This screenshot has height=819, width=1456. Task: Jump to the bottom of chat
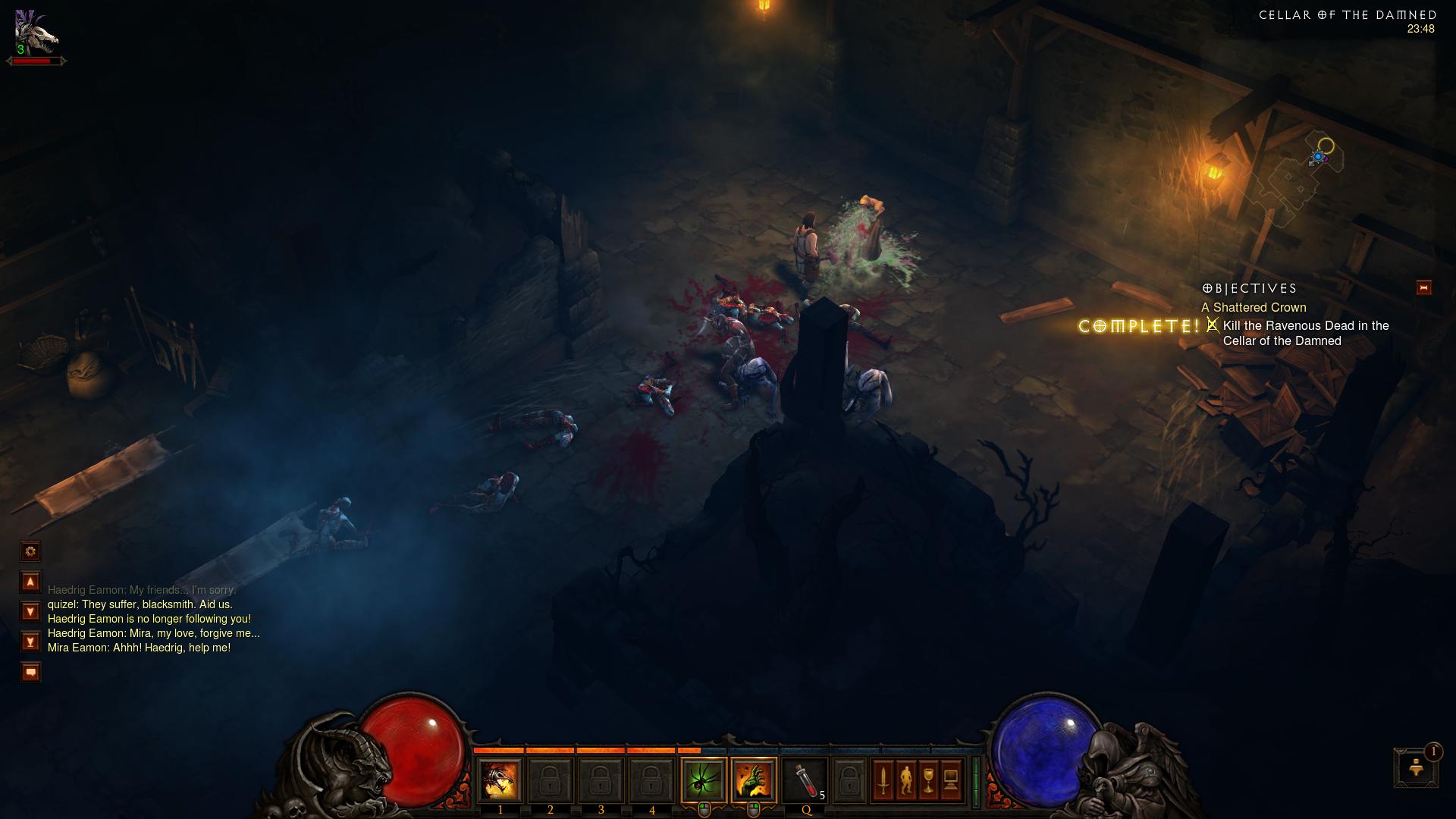click(30, 642)
